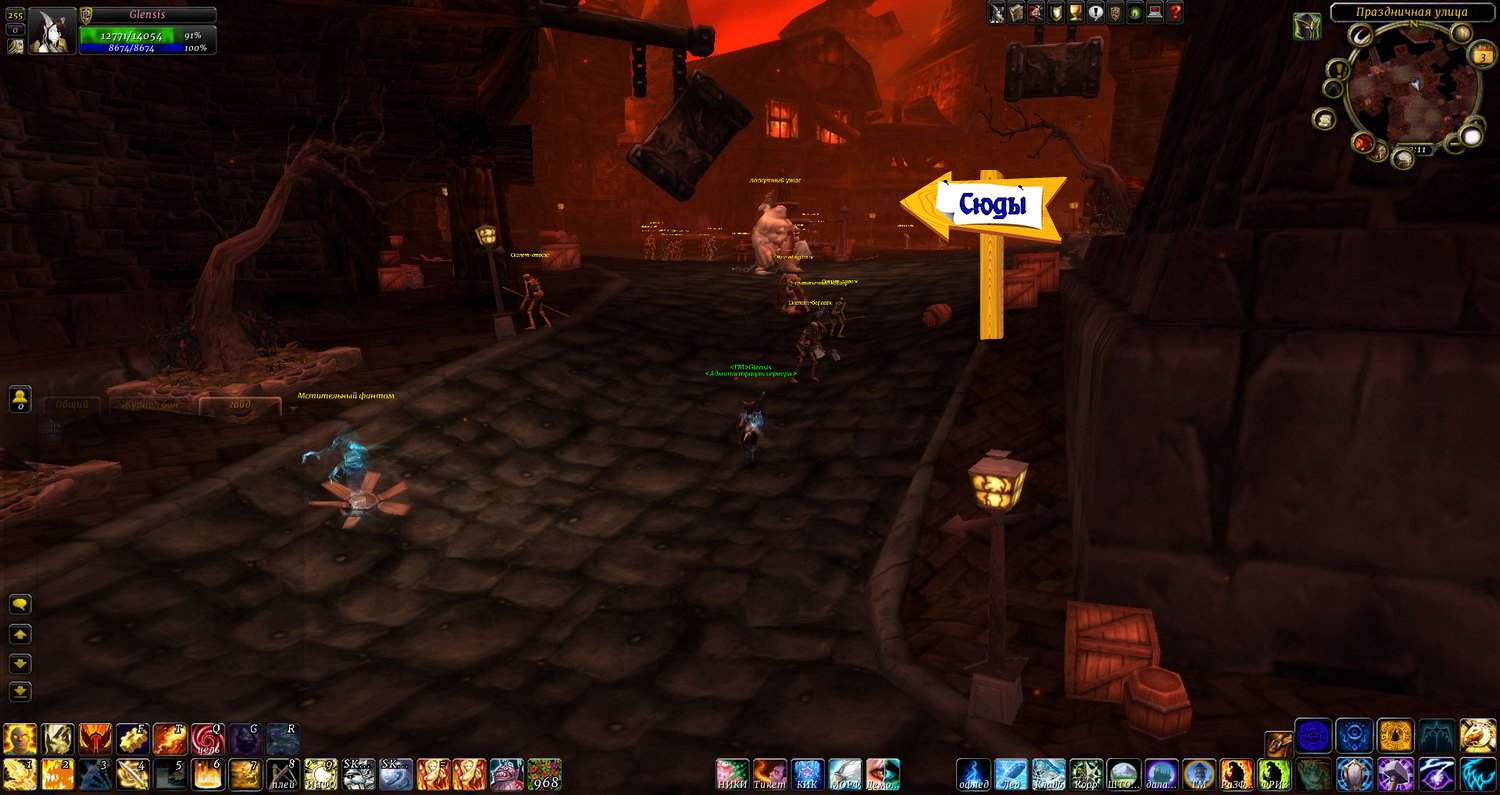1500x795 pixels.
Task: Open the spellbook icon in the micro menu
Action: [x=1017, y=12]
